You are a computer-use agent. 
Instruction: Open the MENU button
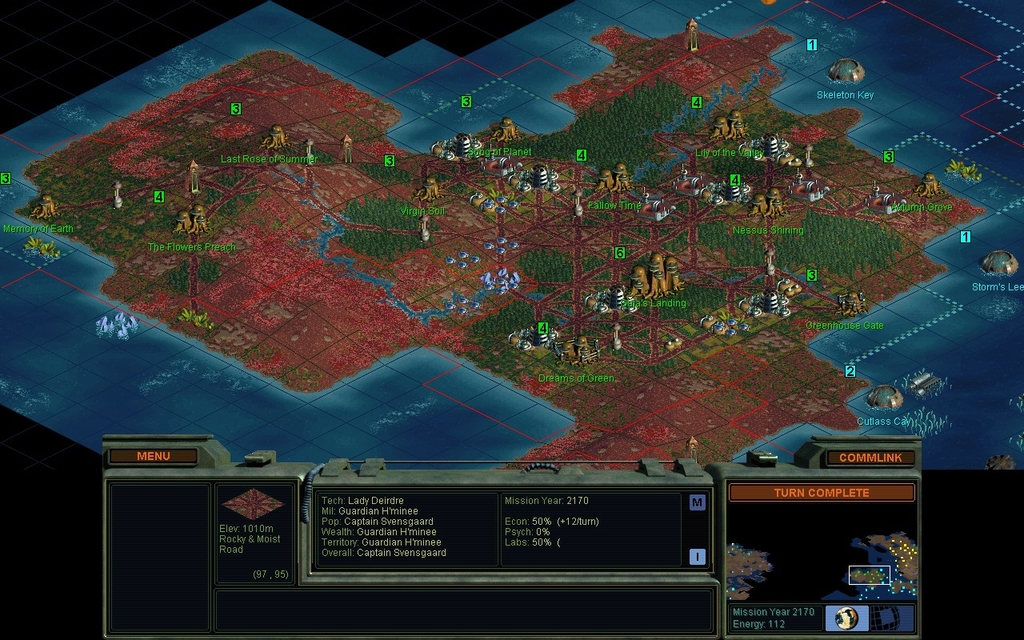[153, 456]
